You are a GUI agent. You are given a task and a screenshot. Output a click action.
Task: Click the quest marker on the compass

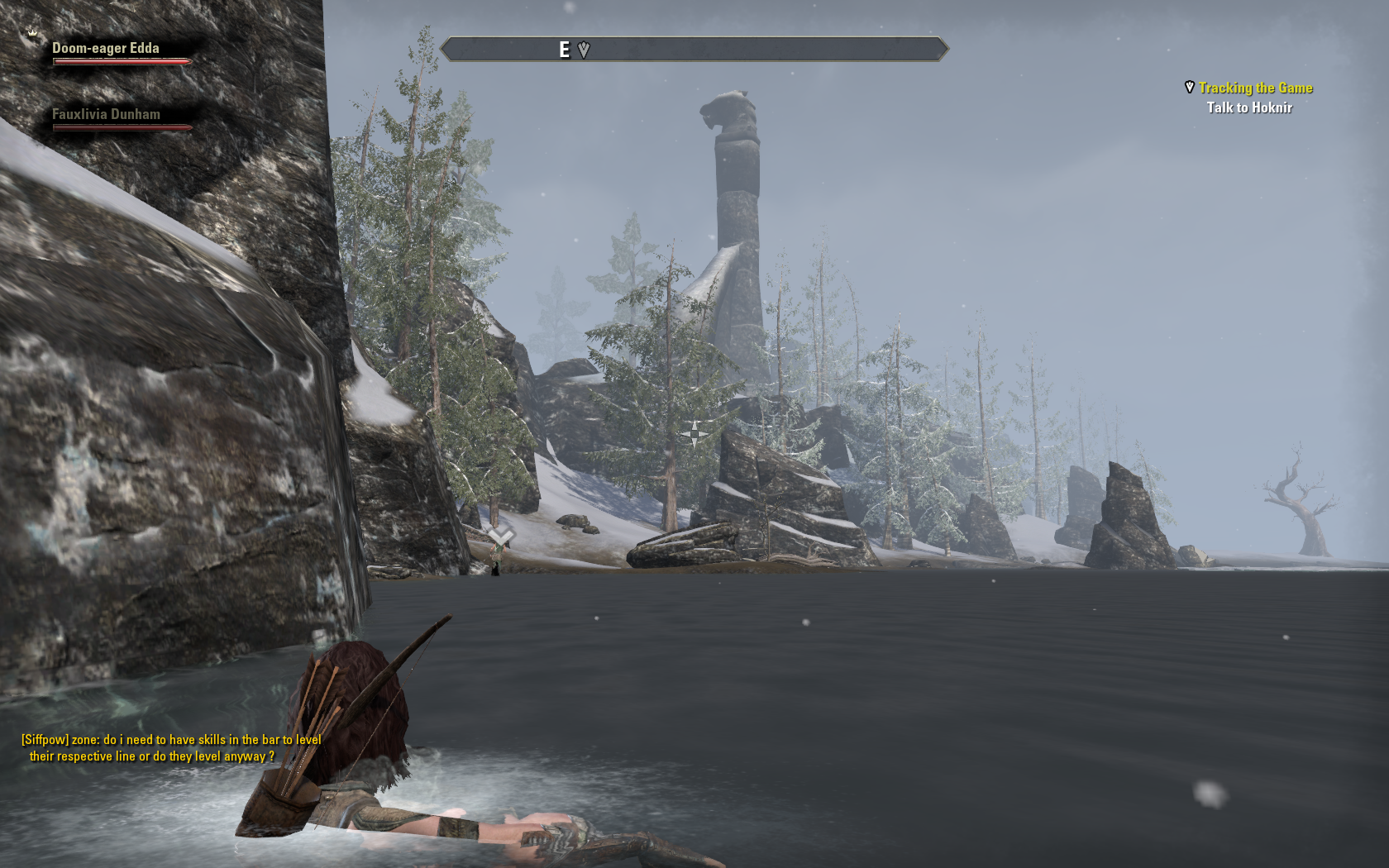click(584, 50)
